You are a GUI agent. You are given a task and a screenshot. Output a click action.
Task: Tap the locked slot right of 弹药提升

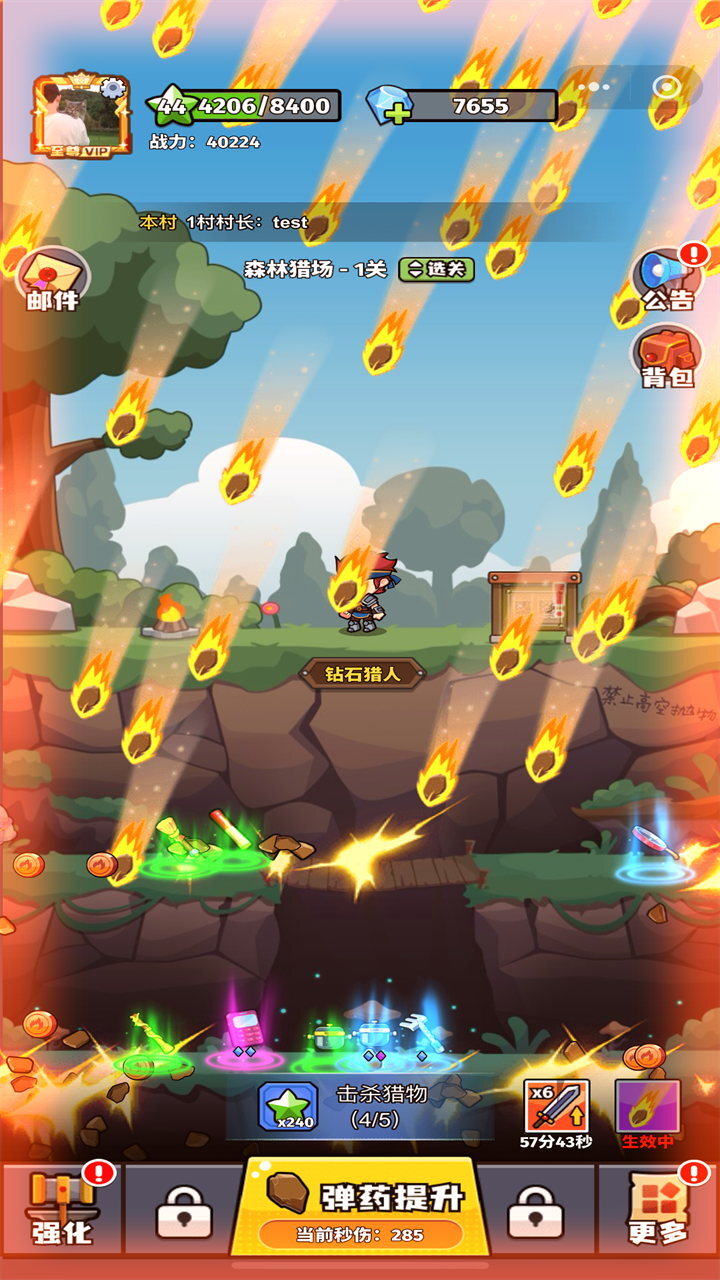pos(536,1211)
